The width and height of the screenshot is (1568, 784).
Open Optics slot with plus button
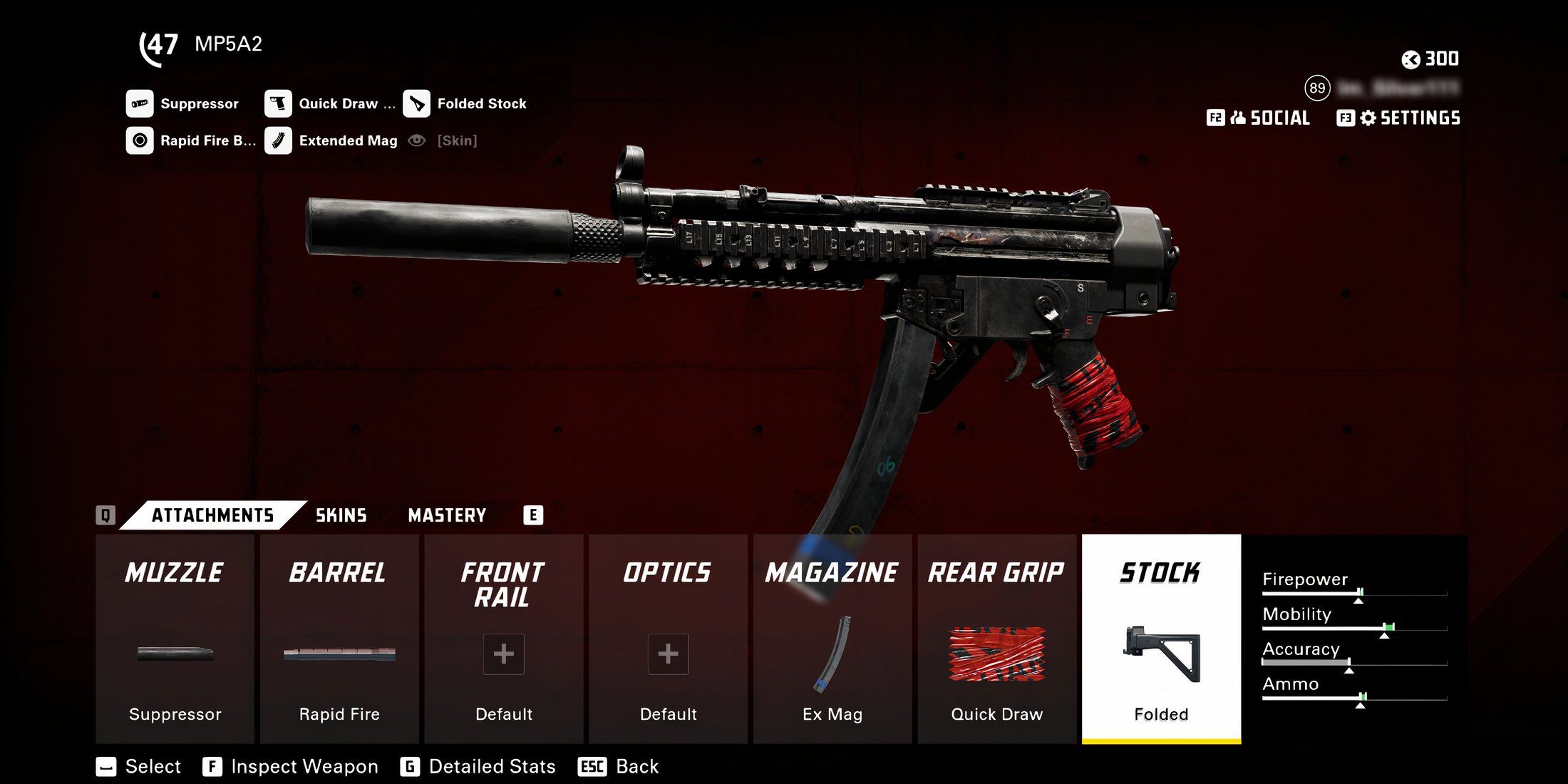tap(668, 654)
